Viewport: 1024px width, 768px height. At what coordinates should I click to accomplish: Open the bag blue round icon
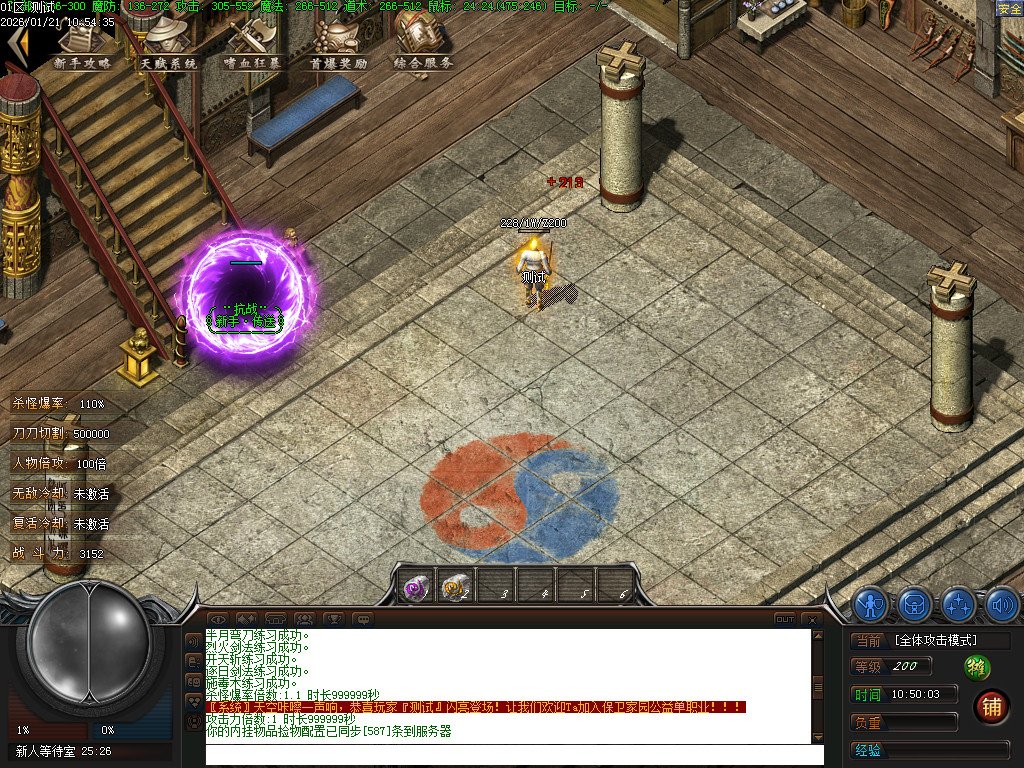coord(915,604)
